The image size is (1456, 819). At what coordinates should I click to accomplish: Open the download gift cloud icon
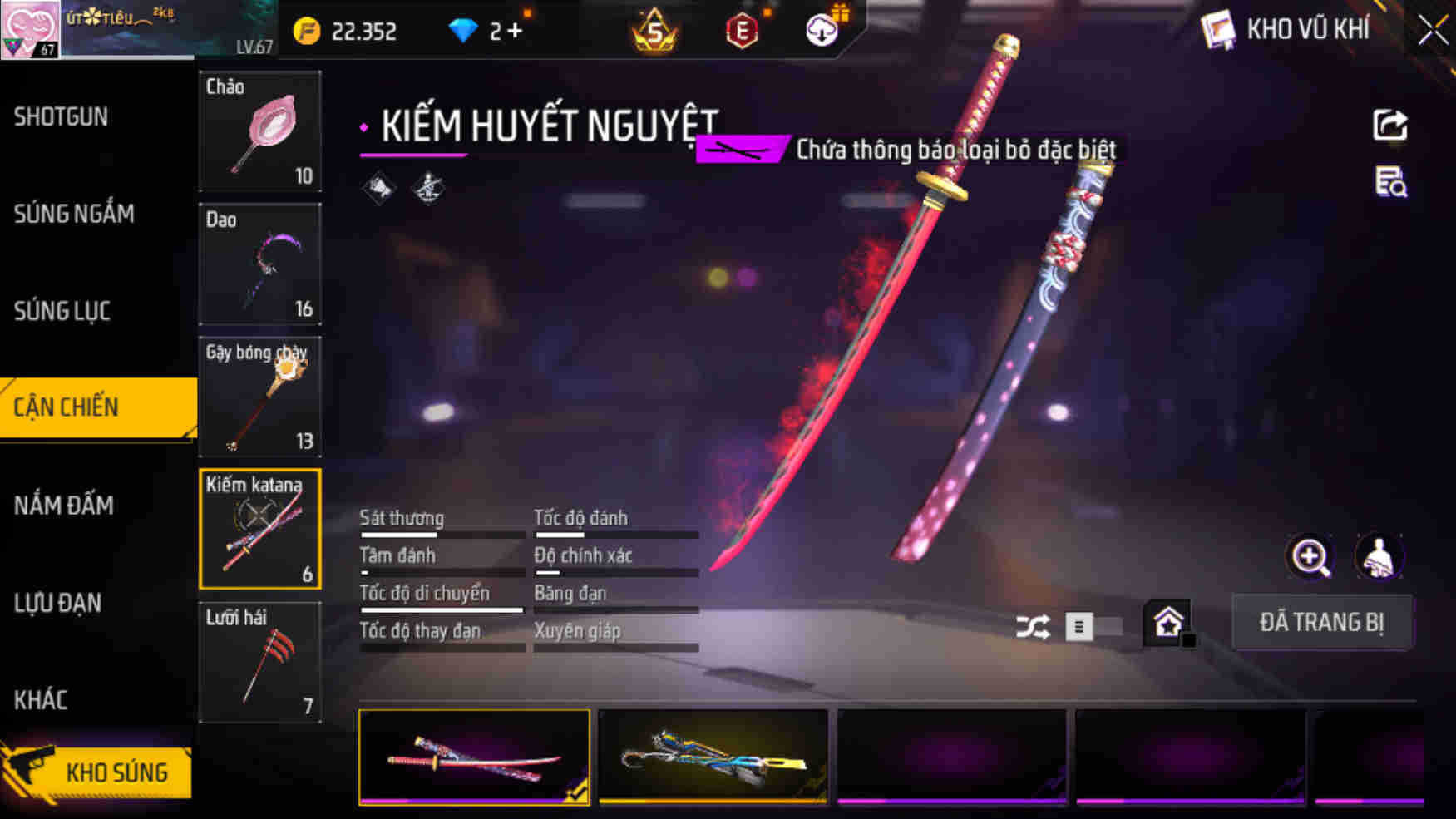click(822, 30)
